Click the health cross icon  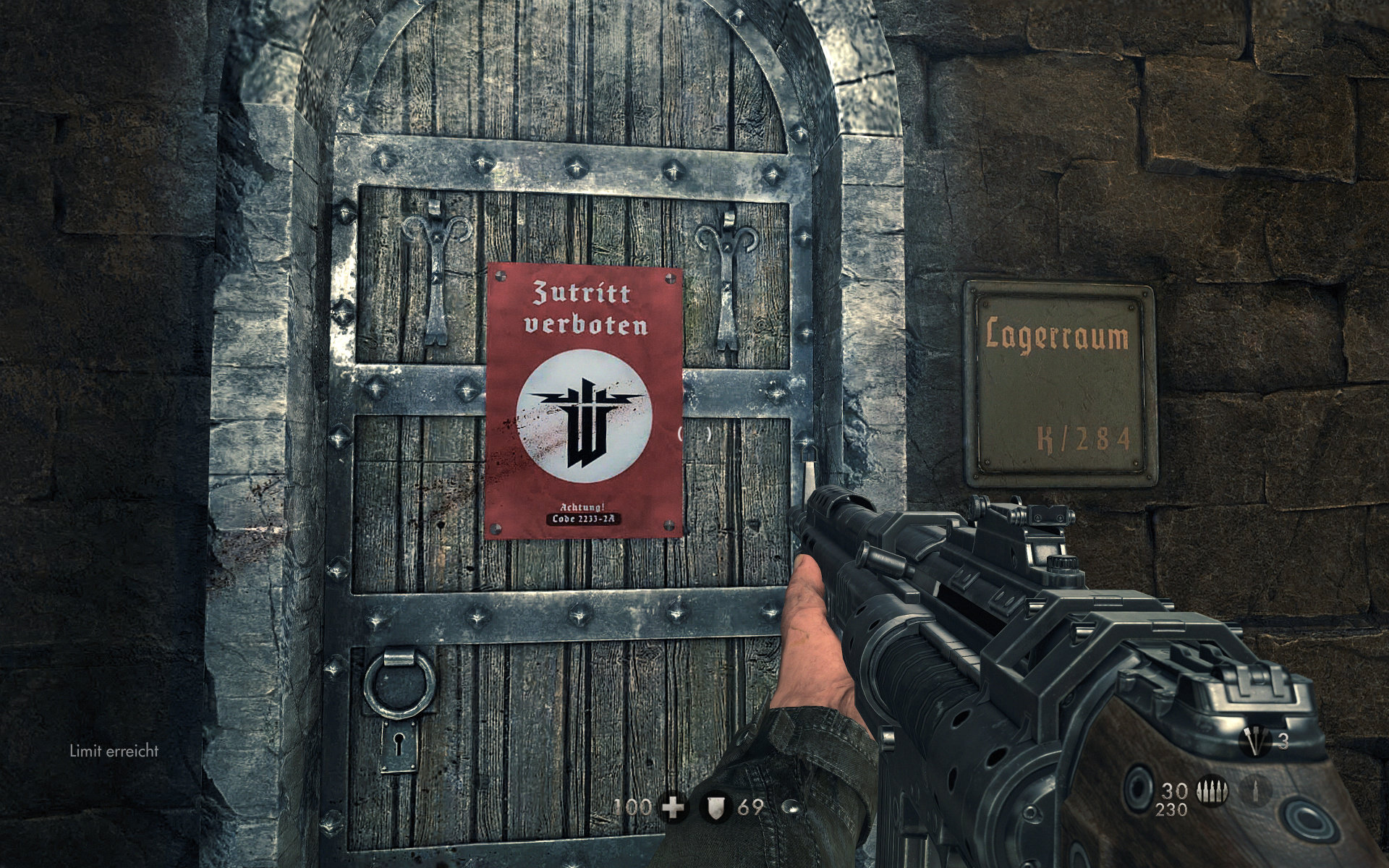tap(673, 807)
